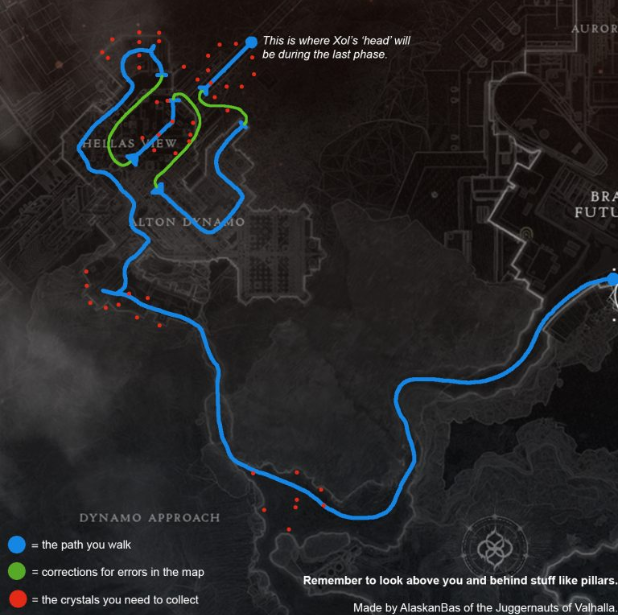618x615 pixels.
Task: Select the Dynamo Approach area label
Action: tap(149, 518)
